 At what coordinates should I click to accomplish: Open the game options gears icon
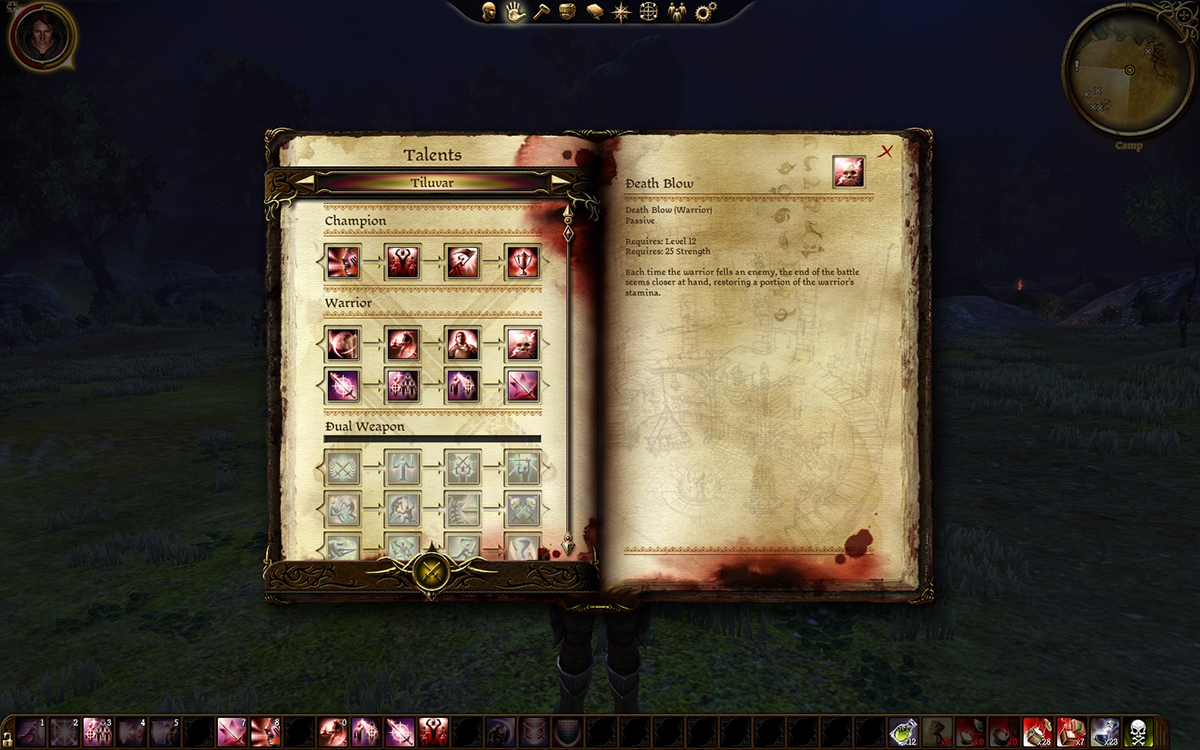[x=706, y=12]
